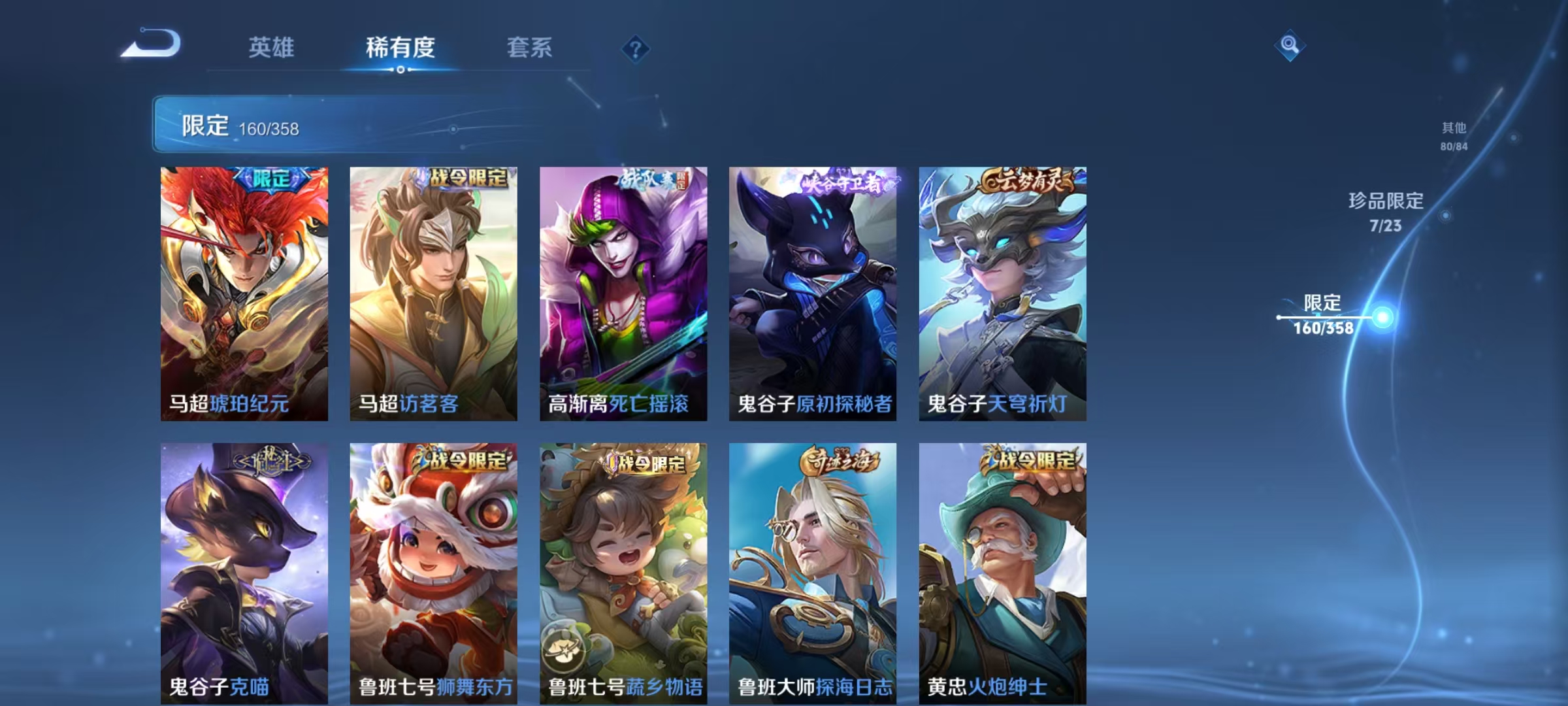The height and width of the screenshot is (706, 1568).
Task: Open the 高渐离死亡摇滚 skin card
Action: [x=623, y=294]
